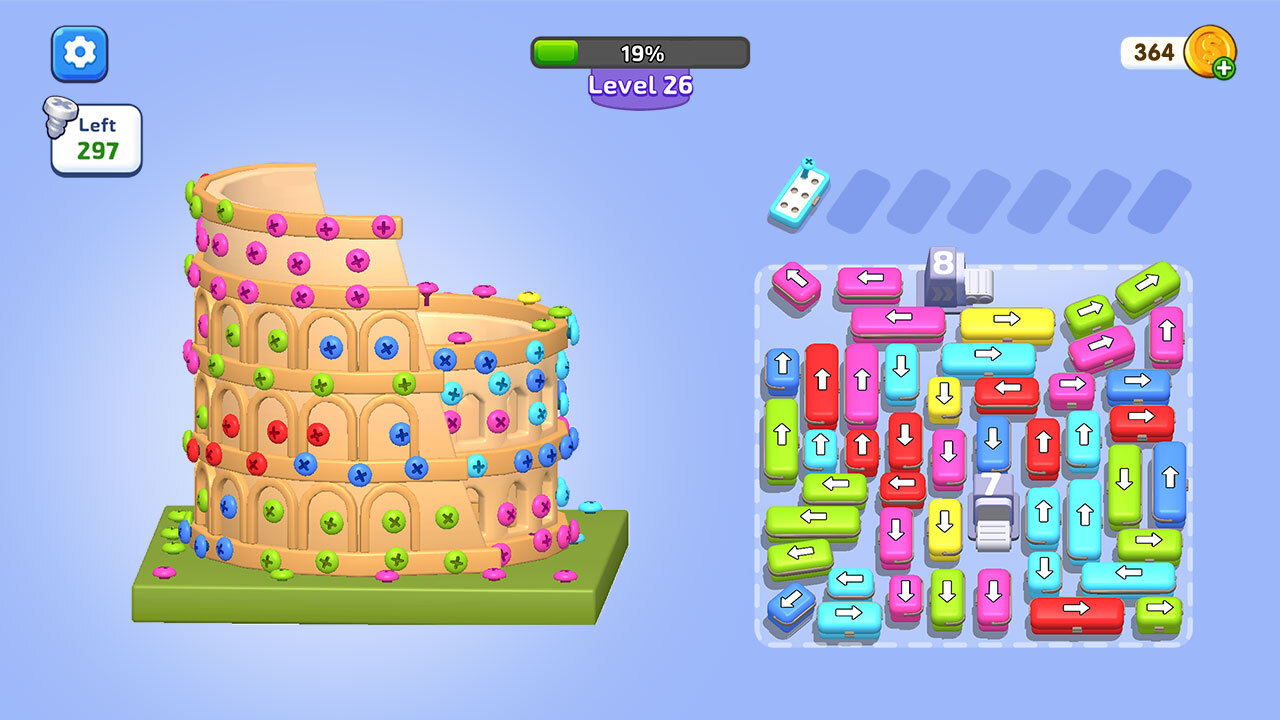
Task: Tap the small pink right-arrow block
Action: coord(1071,387)
